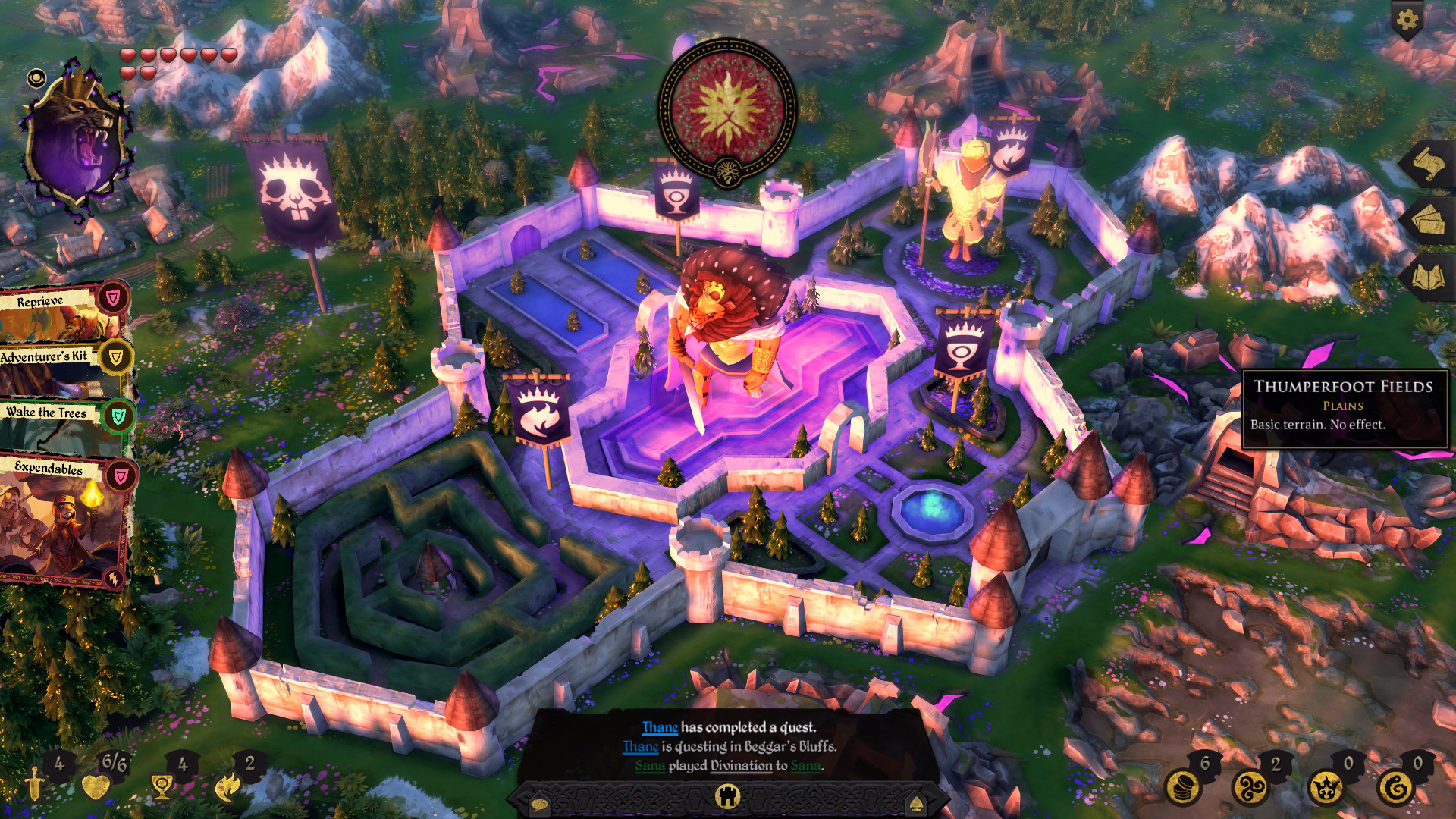This screenshot has width=1456, height=819.
Task: Click Thane's name in the quest-completed message
Action: [x=660, y=727]
